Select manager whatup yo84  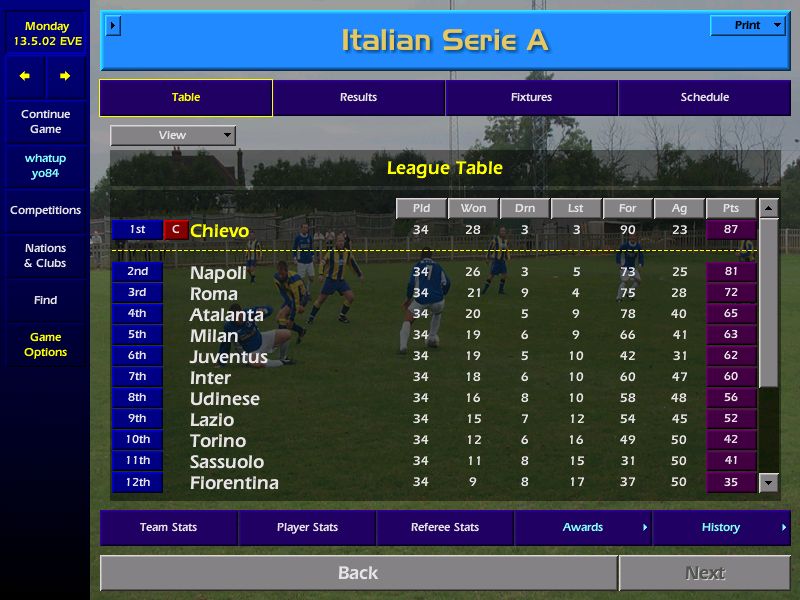(x=45, y=166)
